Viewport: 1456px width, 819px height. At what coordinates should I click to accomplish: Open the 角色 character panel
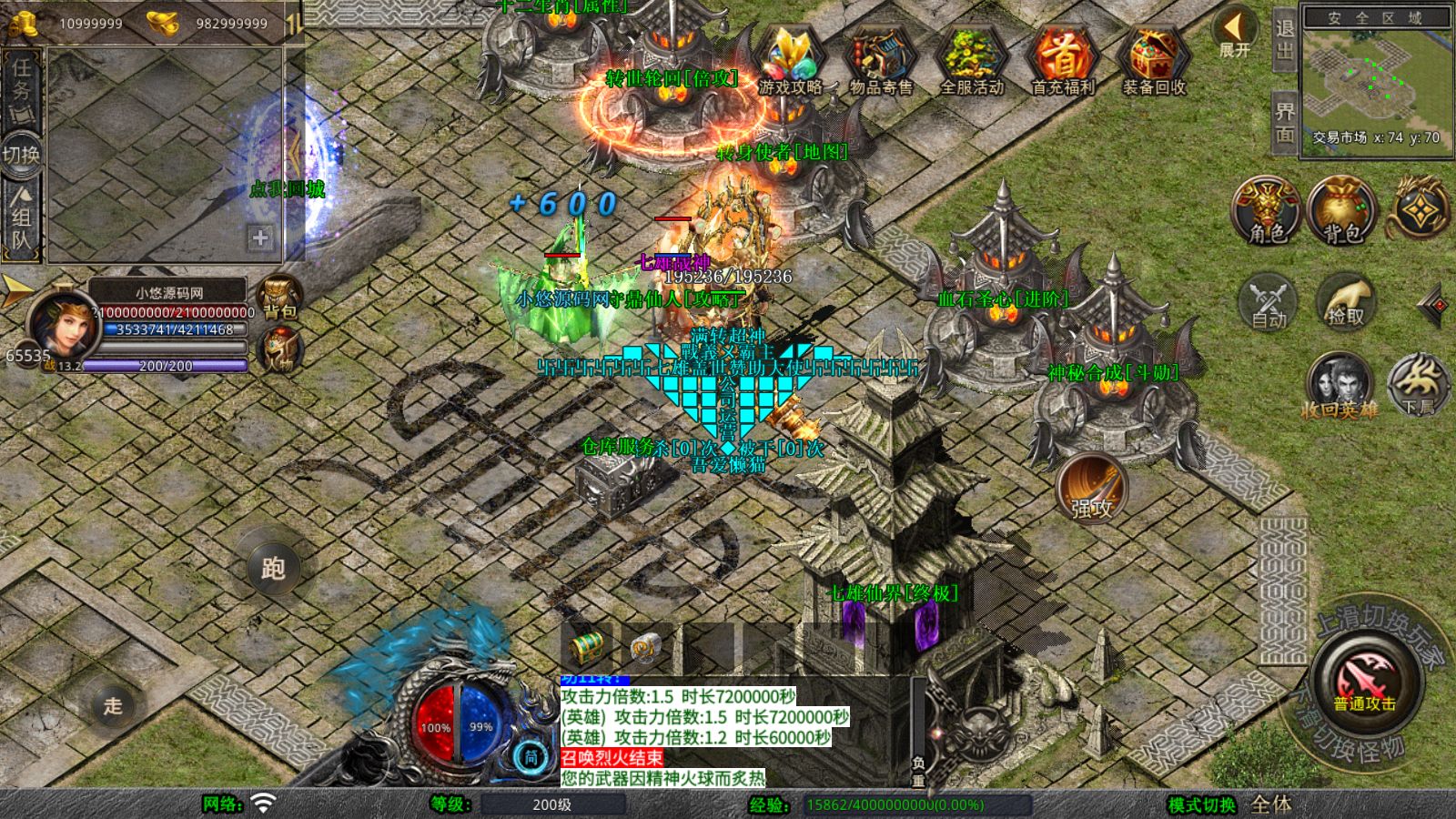[x=1267, y=211]
